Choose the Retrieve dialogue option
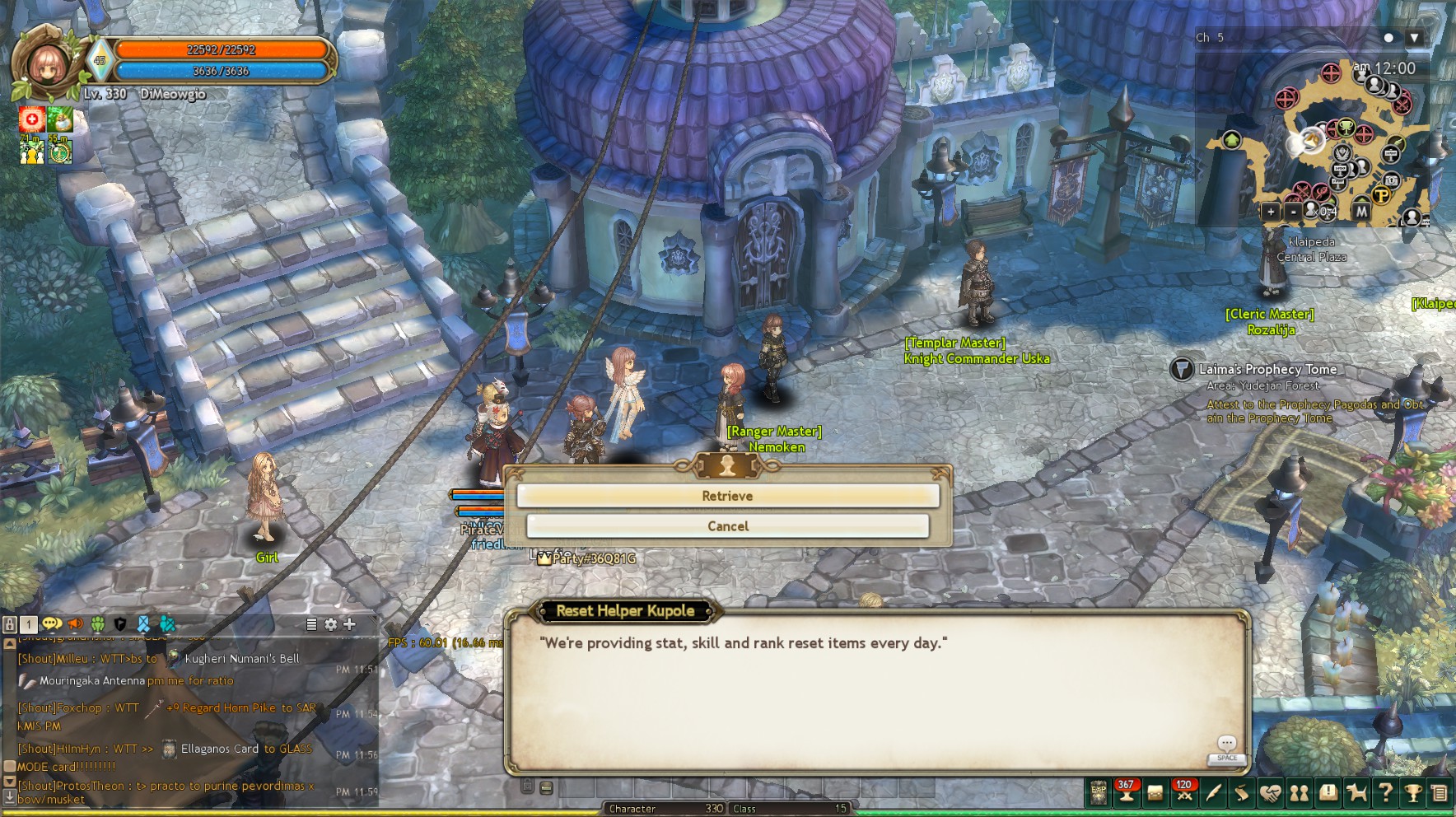1456x817 pixels. pyautogui.click(x=727, y=496)
